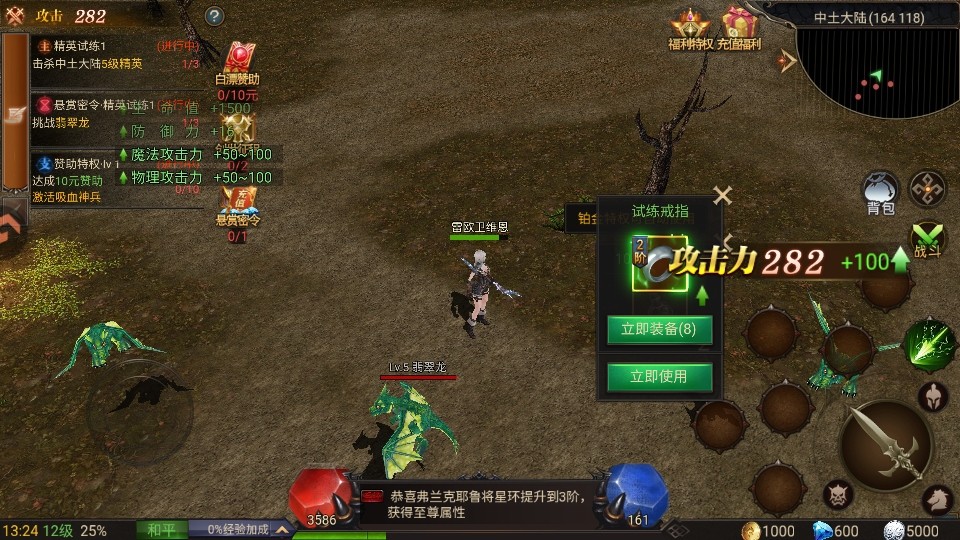The height and width of the screenshot is (540, 960).
Task: Open the 福利特权 welfare privilege icon
Action: click(690, 28)
